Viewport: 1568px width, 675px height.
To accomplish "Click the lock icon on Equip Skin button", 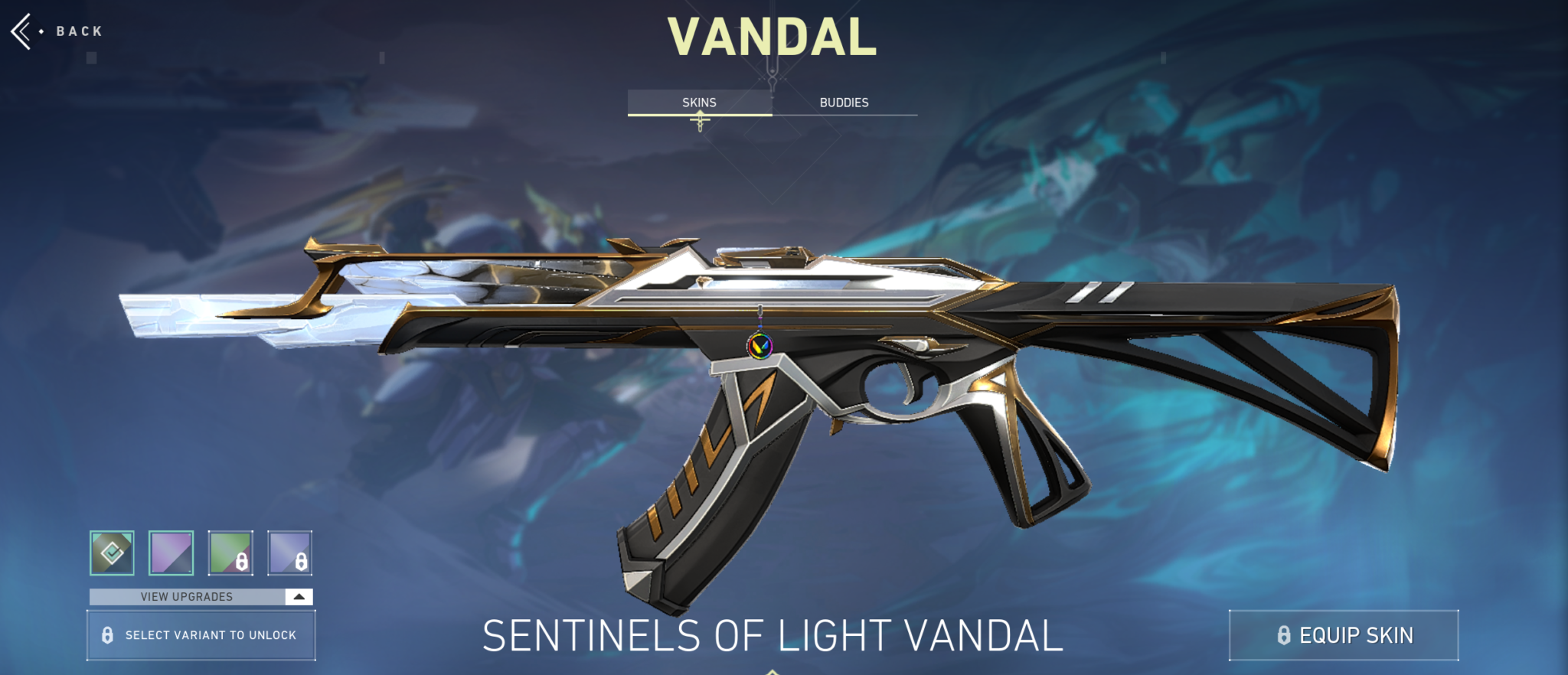I will coord(1285,634).
